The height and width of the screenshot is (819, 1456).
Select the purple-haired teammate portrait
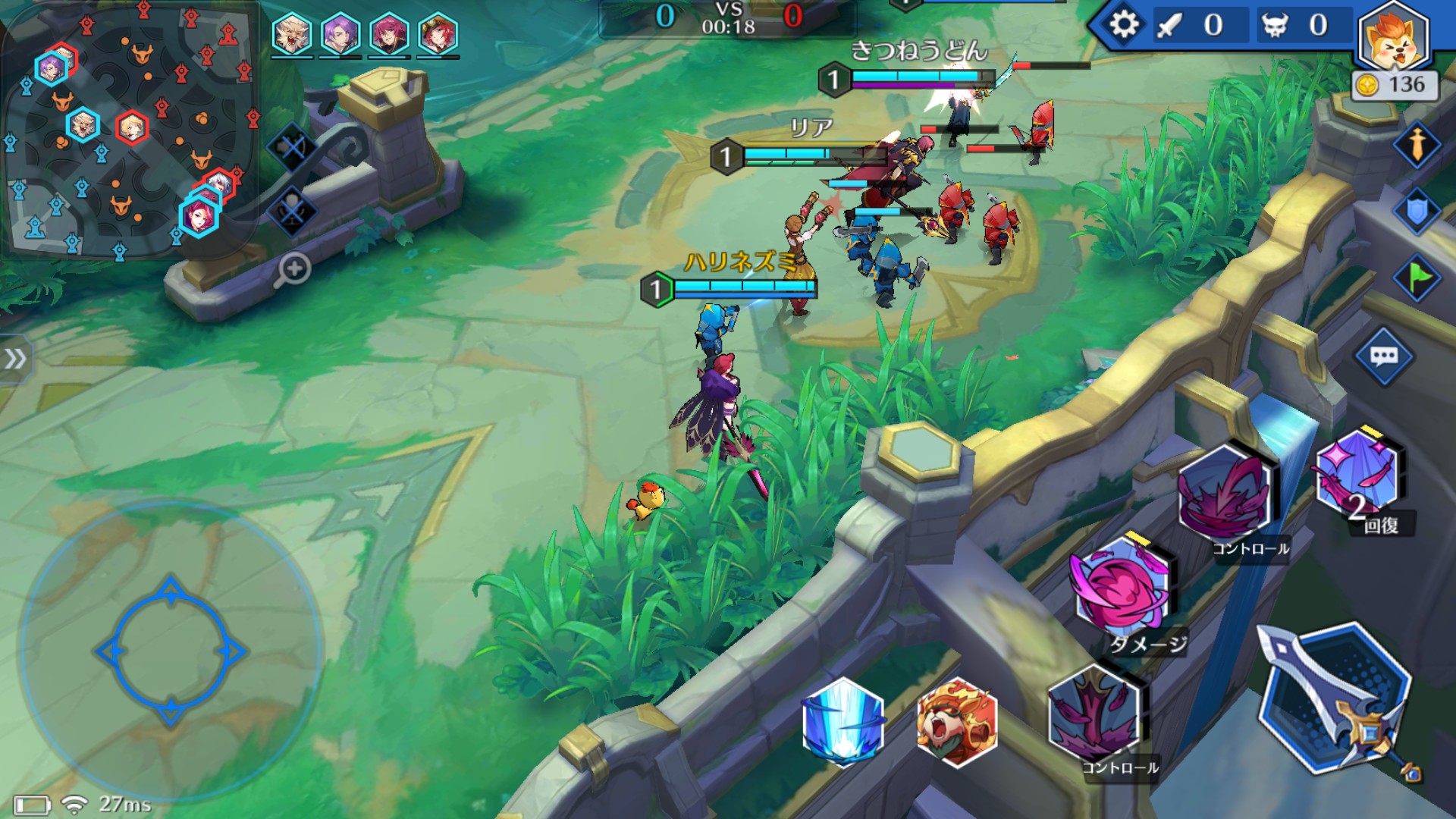[x=340, y=35]
